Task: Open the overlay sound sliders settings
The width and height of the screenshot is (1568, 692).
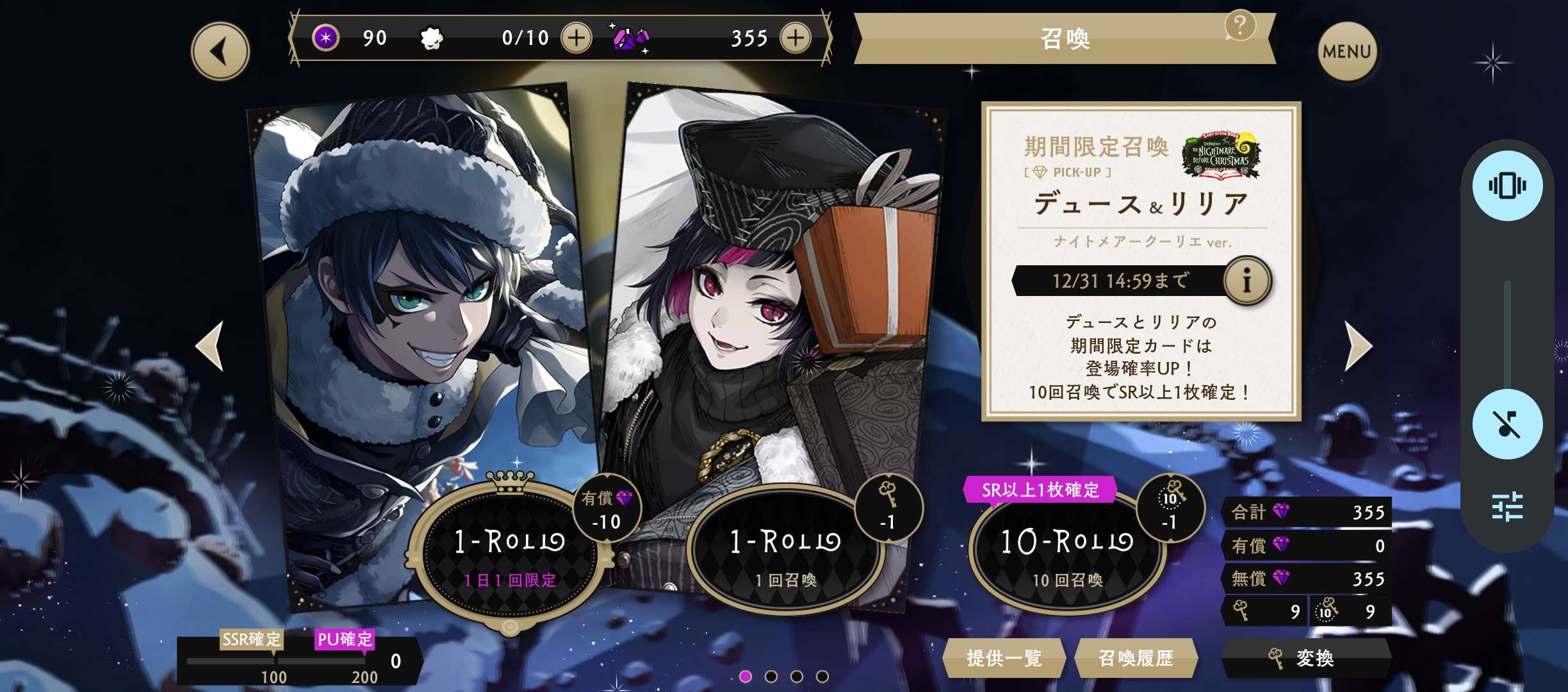Action: click(x=1507, y=506)
